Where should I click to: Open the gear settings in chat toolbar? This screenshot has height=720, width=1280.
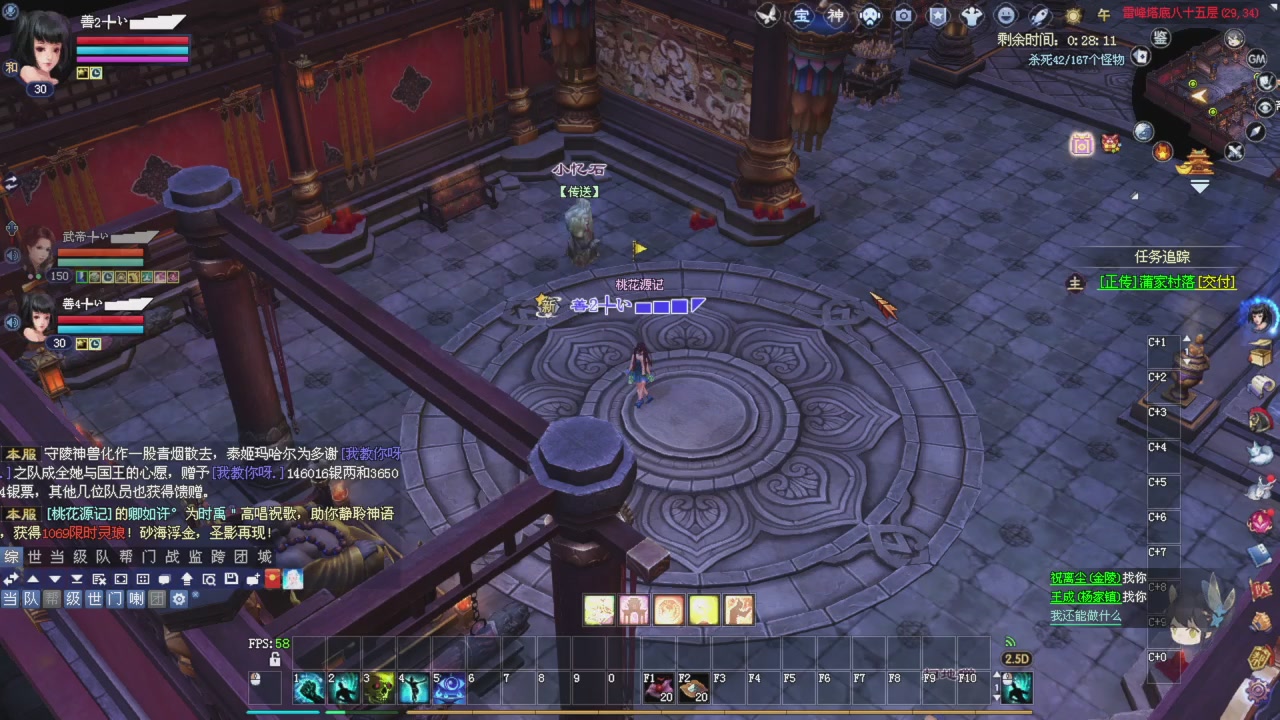click(177, 597)
